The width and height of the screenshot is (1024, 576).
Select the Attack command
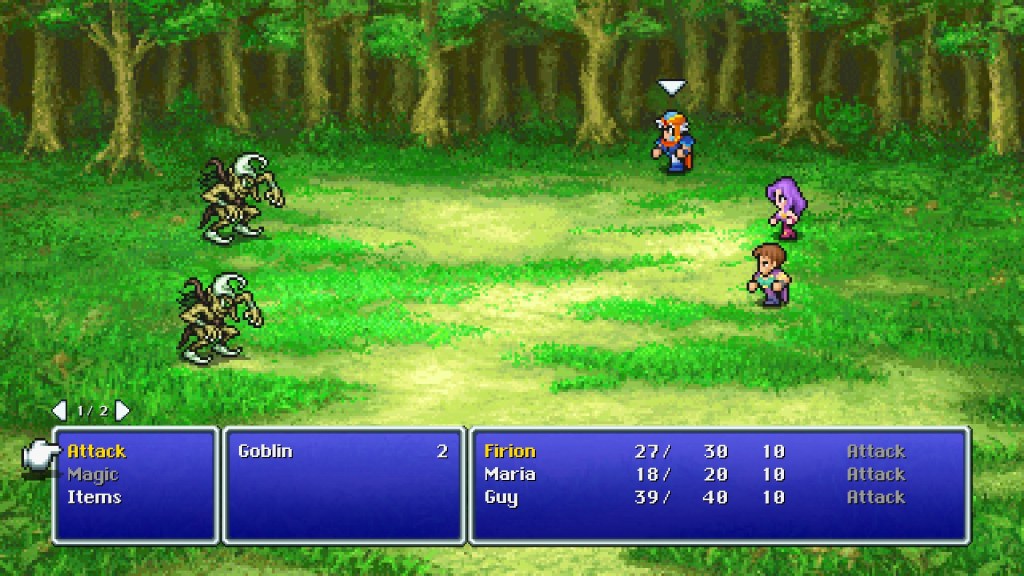[x=97, y=452]
